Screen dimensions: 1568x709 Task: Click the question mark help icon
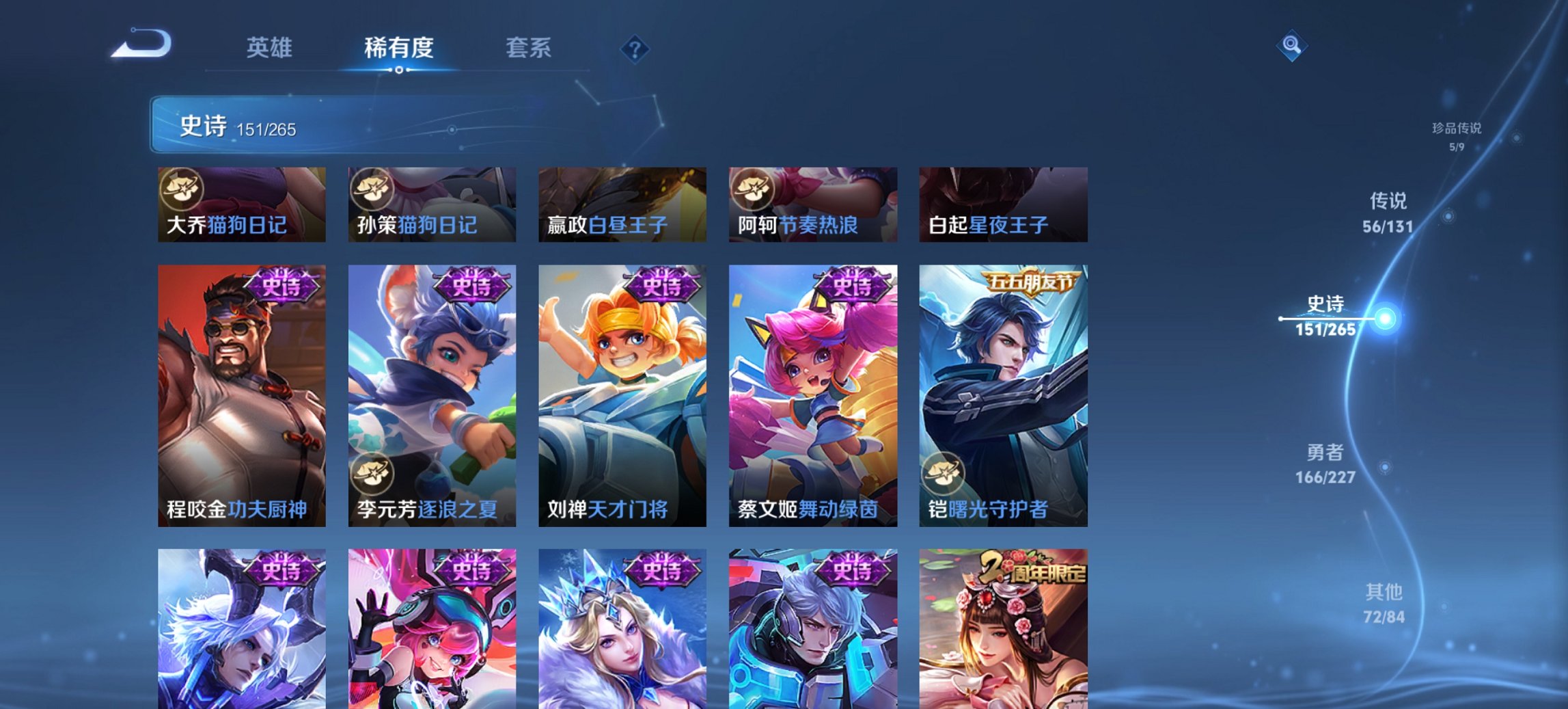pyautogui.click(x=635, y=48)
